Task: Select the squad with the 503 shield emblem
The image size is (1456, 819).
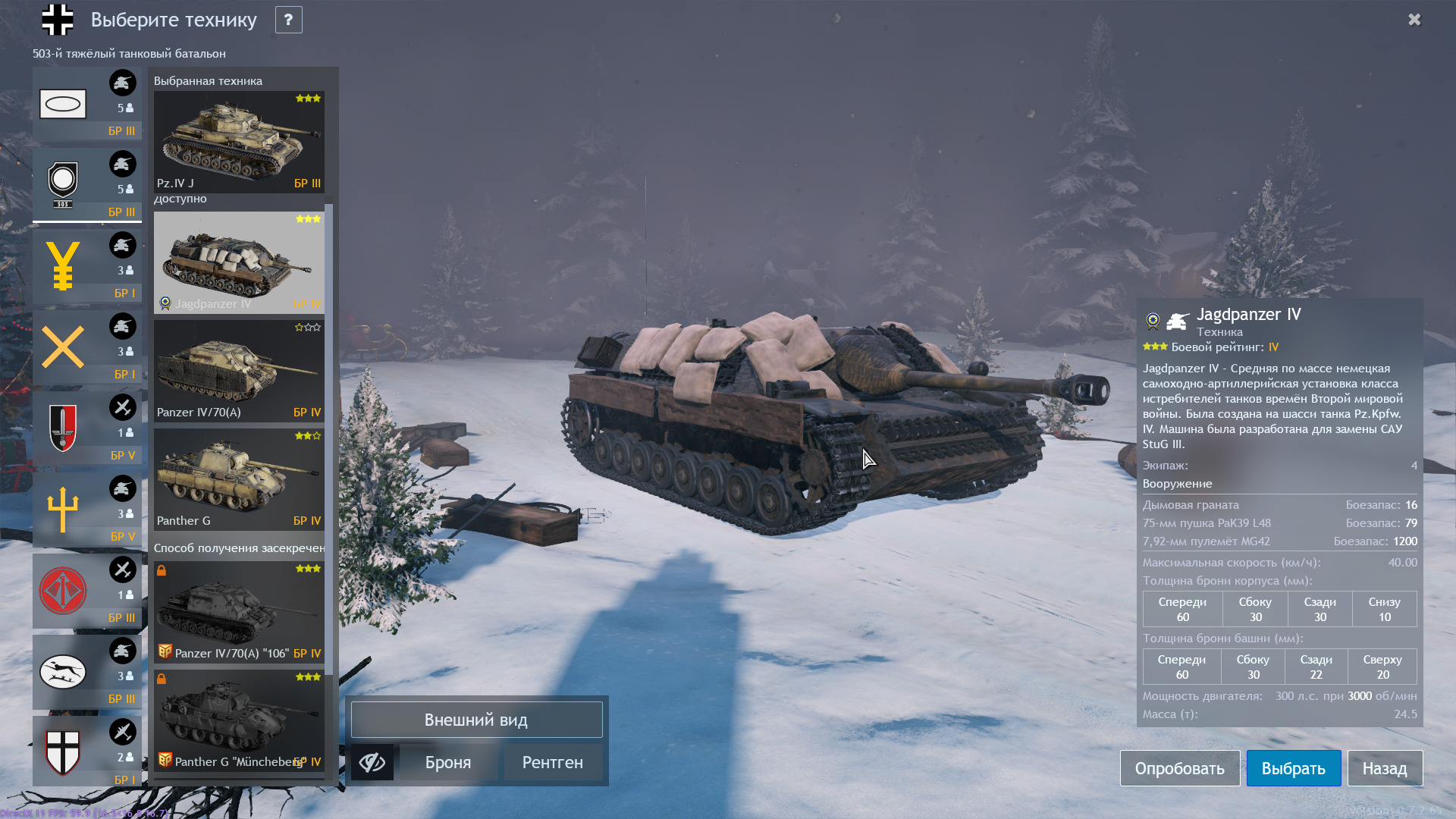Action: (x=86, y=184)
